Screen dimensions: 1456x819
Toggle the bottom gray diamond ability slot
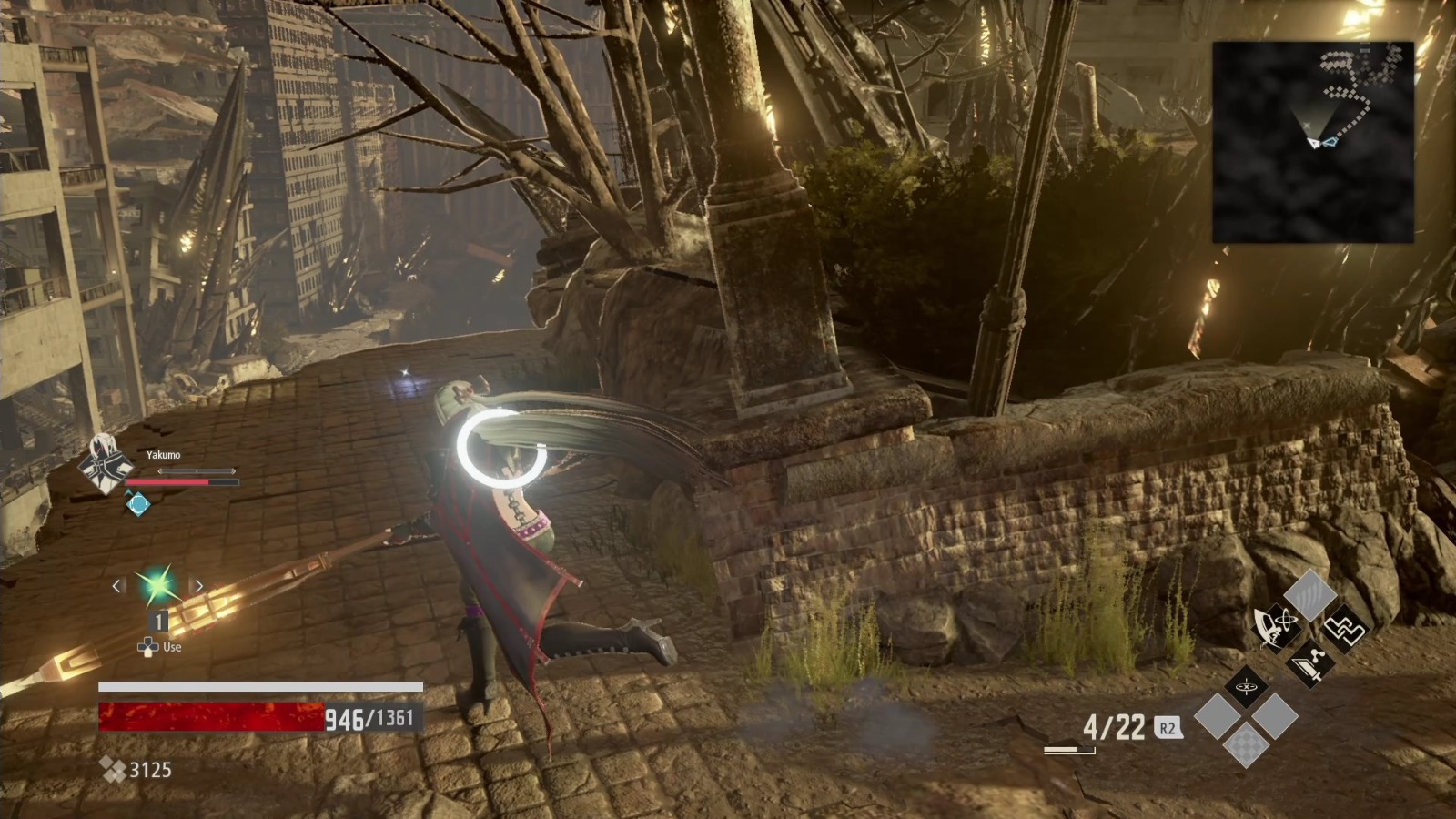coord(1218,715)
